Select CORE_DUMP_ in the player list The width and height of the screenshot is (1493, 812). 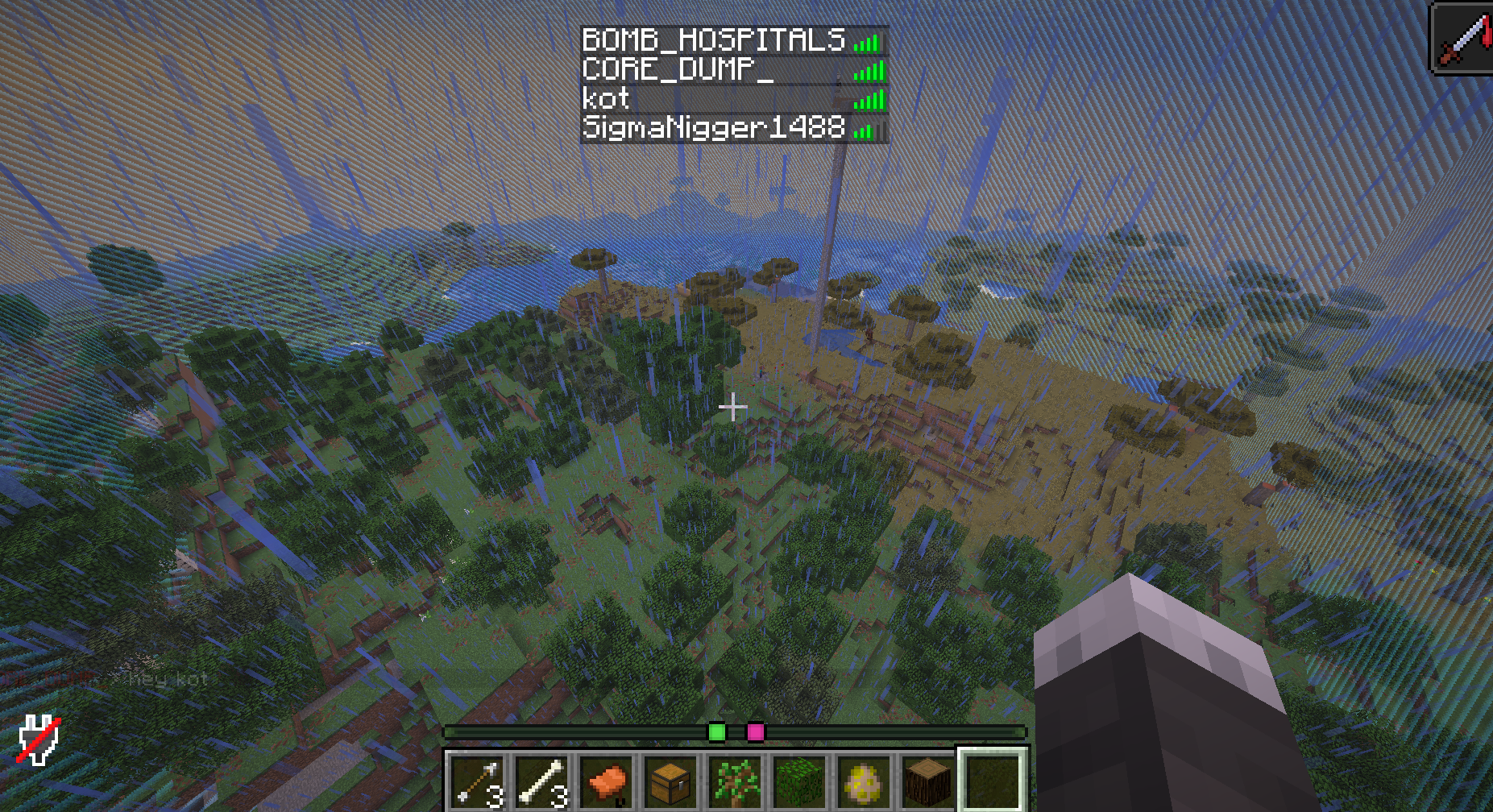click(x=677, y=70)
